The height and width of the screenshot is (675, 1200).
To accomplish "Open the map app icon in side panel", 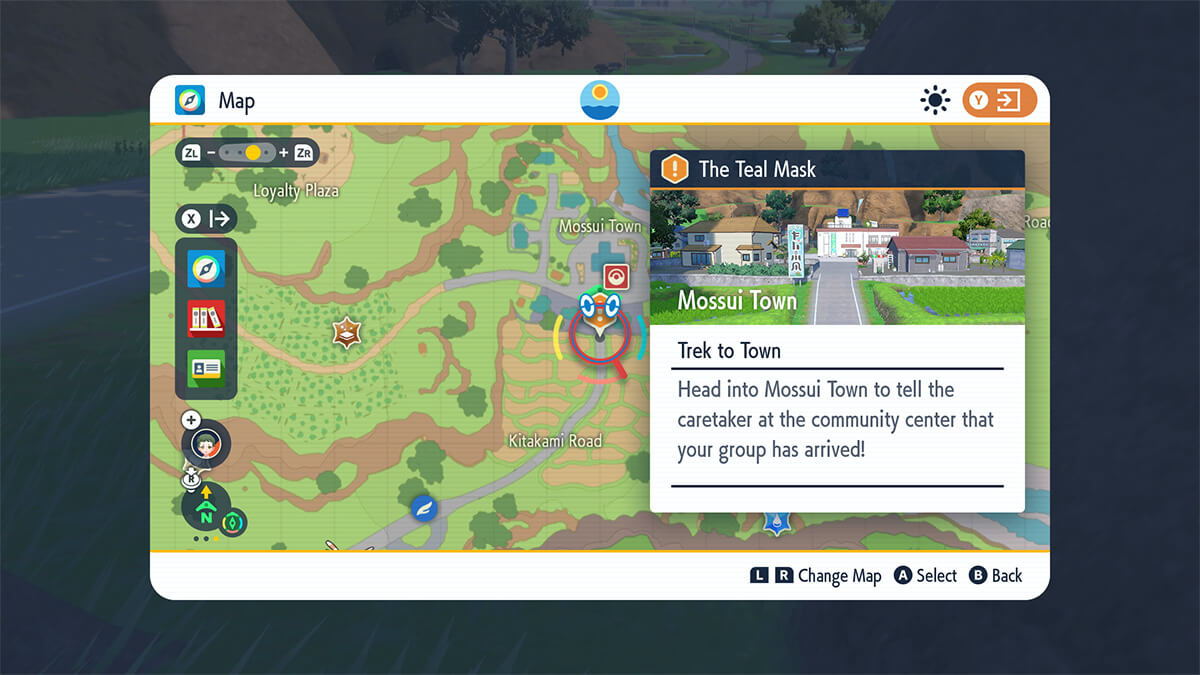I will click(x=206, y=268).
